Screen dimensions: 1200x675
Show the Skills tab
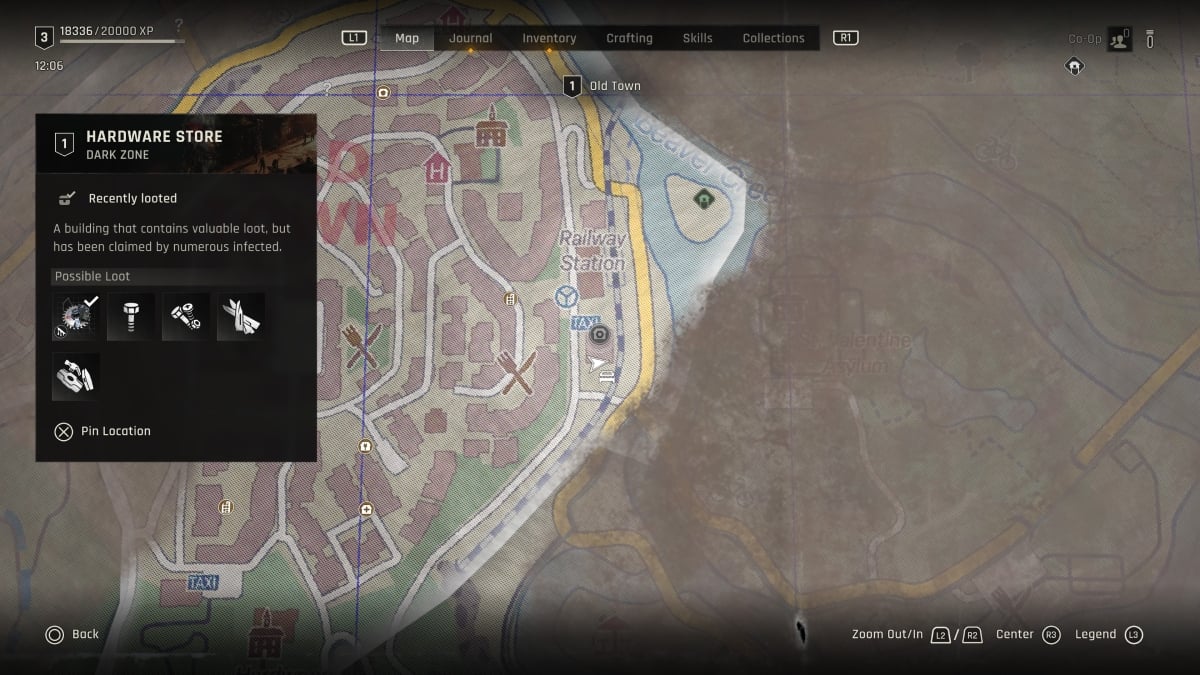point(697,38)
